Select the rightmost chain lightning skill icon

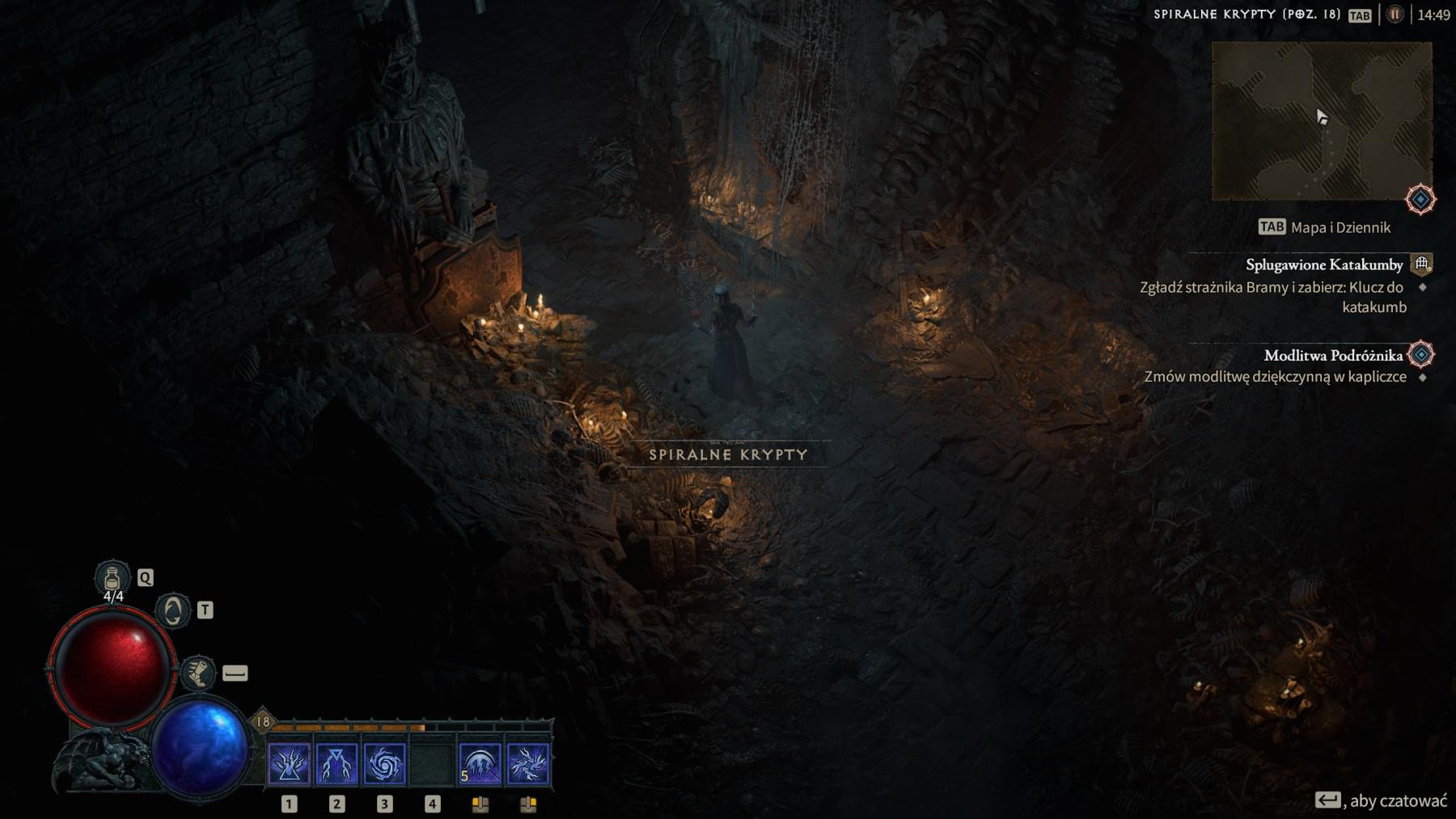[x=527, y=761]
